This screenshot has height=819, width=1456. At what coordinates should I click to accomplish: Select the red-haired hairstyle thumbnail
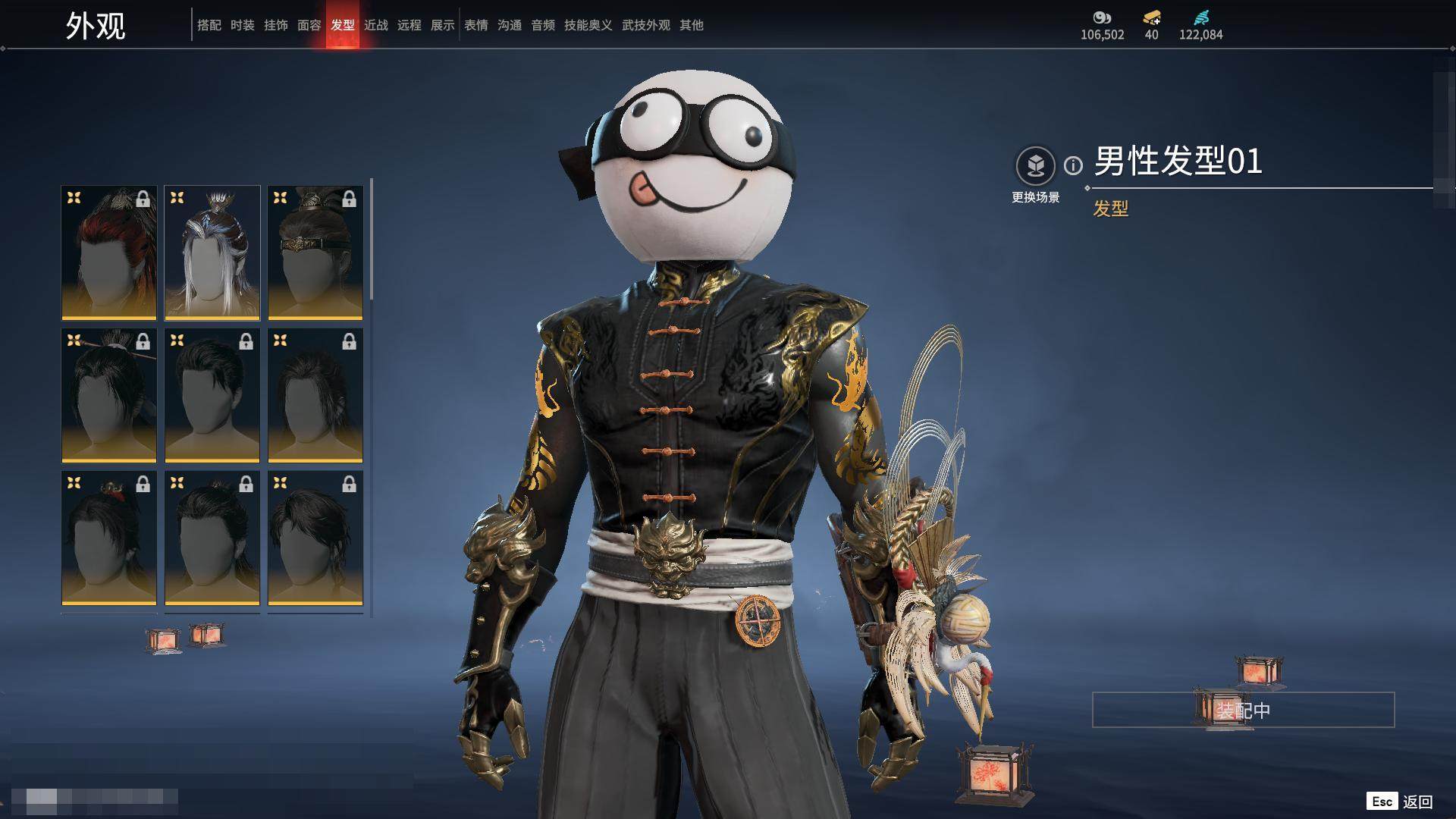click(x=109, y=253)
